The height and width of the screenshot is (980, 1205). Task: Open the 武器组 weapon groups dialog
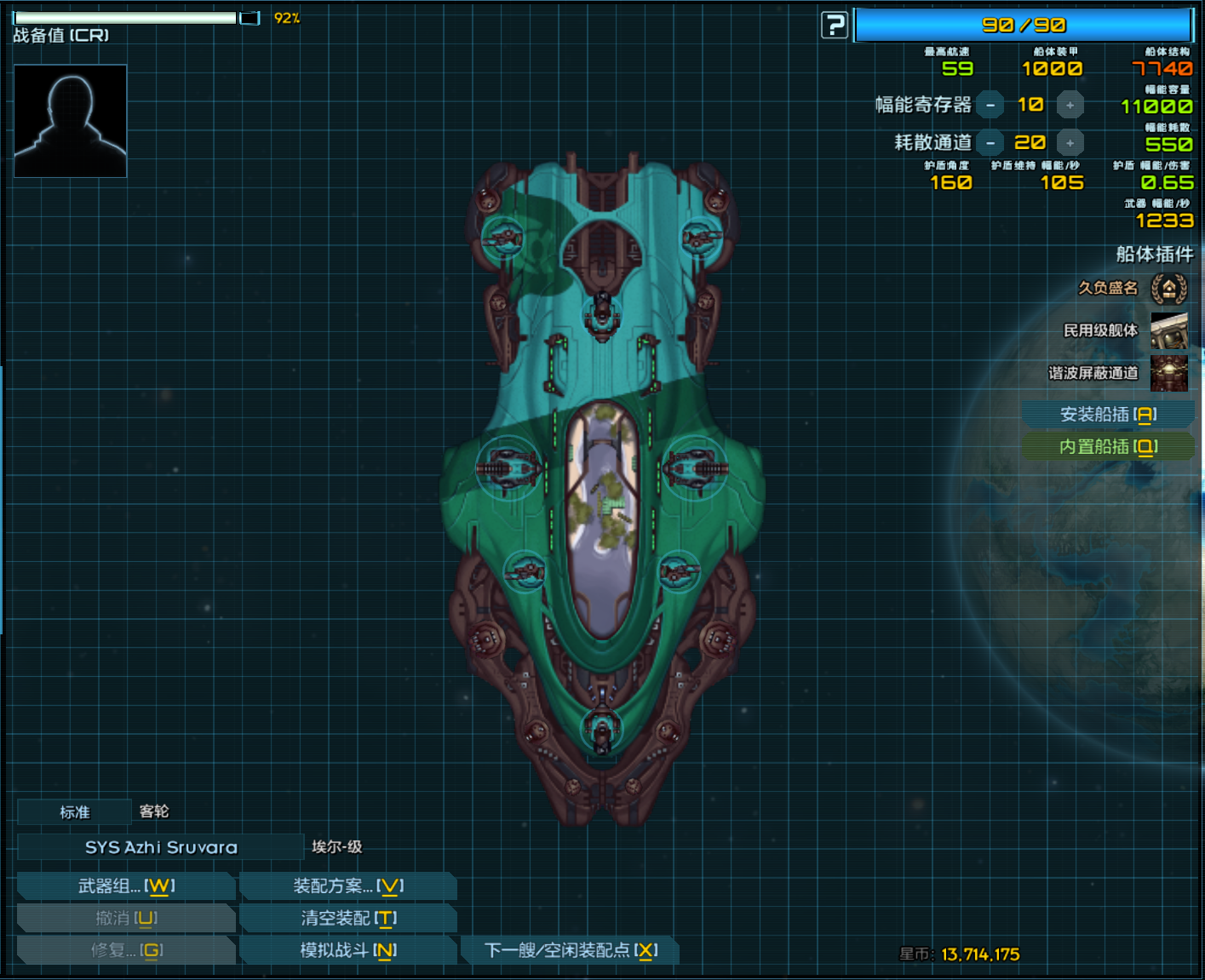(x=126, y=886)
